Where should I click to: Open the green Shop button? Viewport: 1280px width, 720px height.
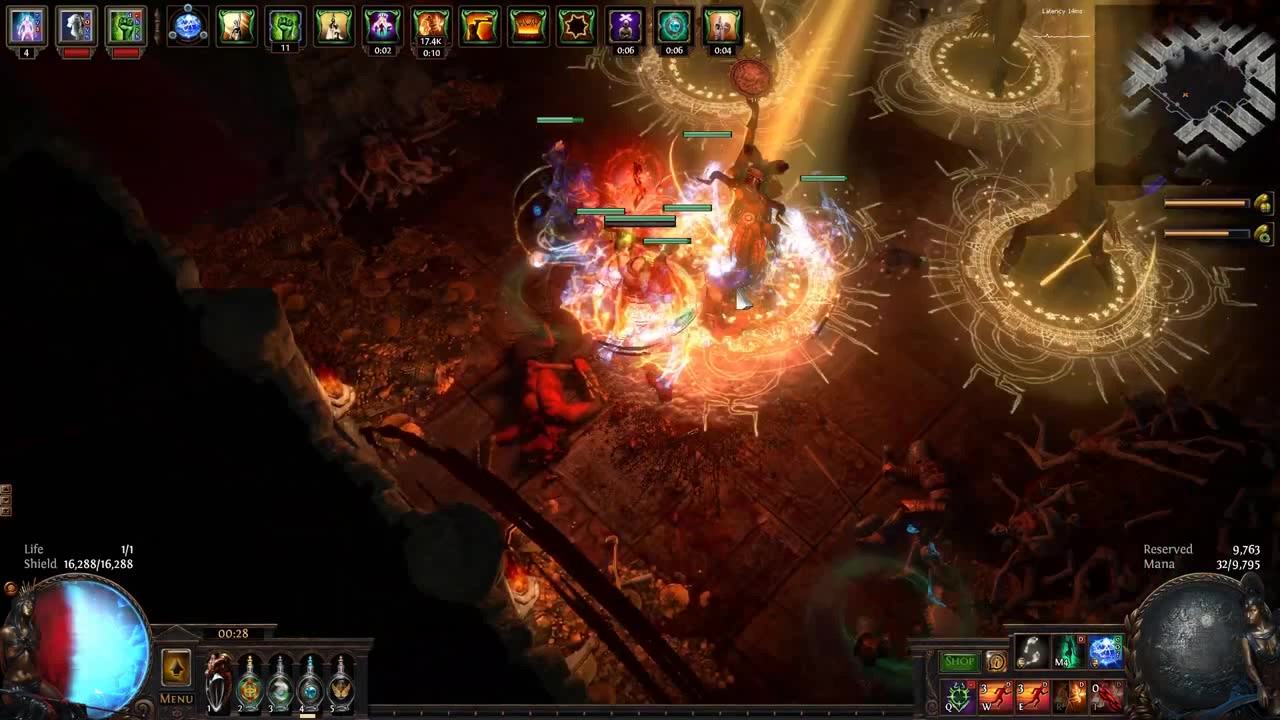click(958, 661)
